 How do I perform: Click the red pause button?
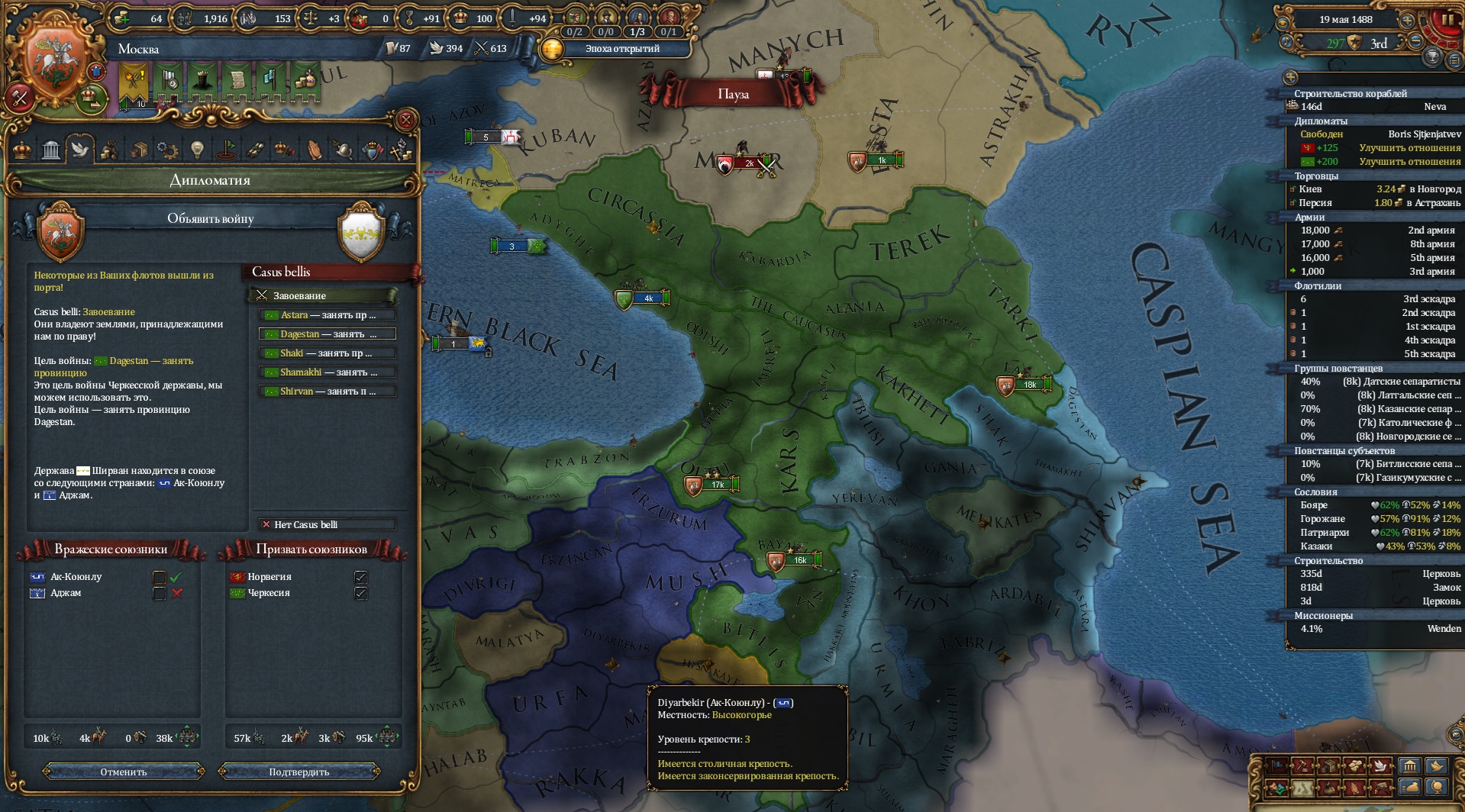point(1446,21)
